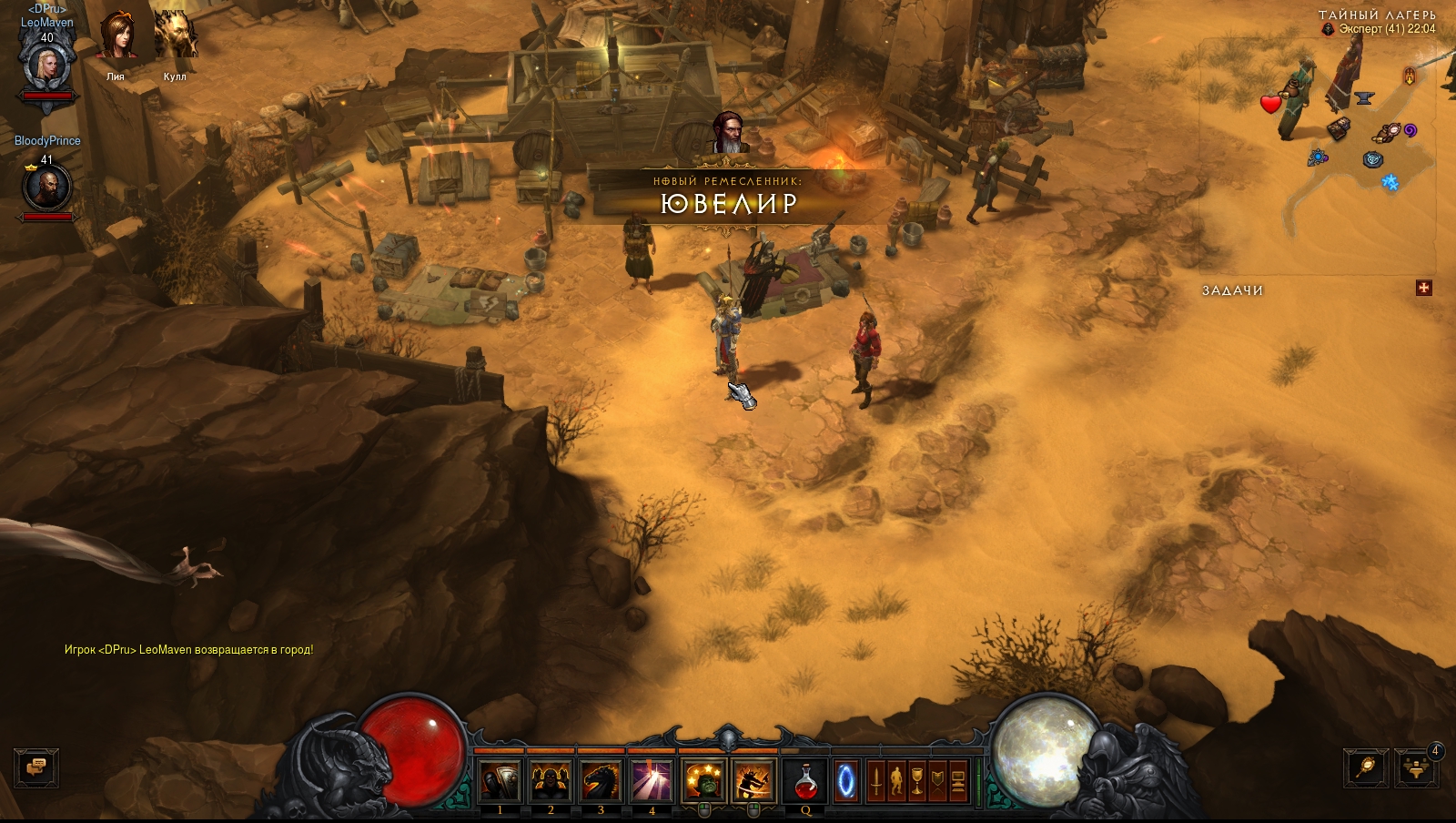The image size is (1456, 823).
Task: Click the party member LeoMaven portrait
Action: pyautogui.click(x=45, y=66)
